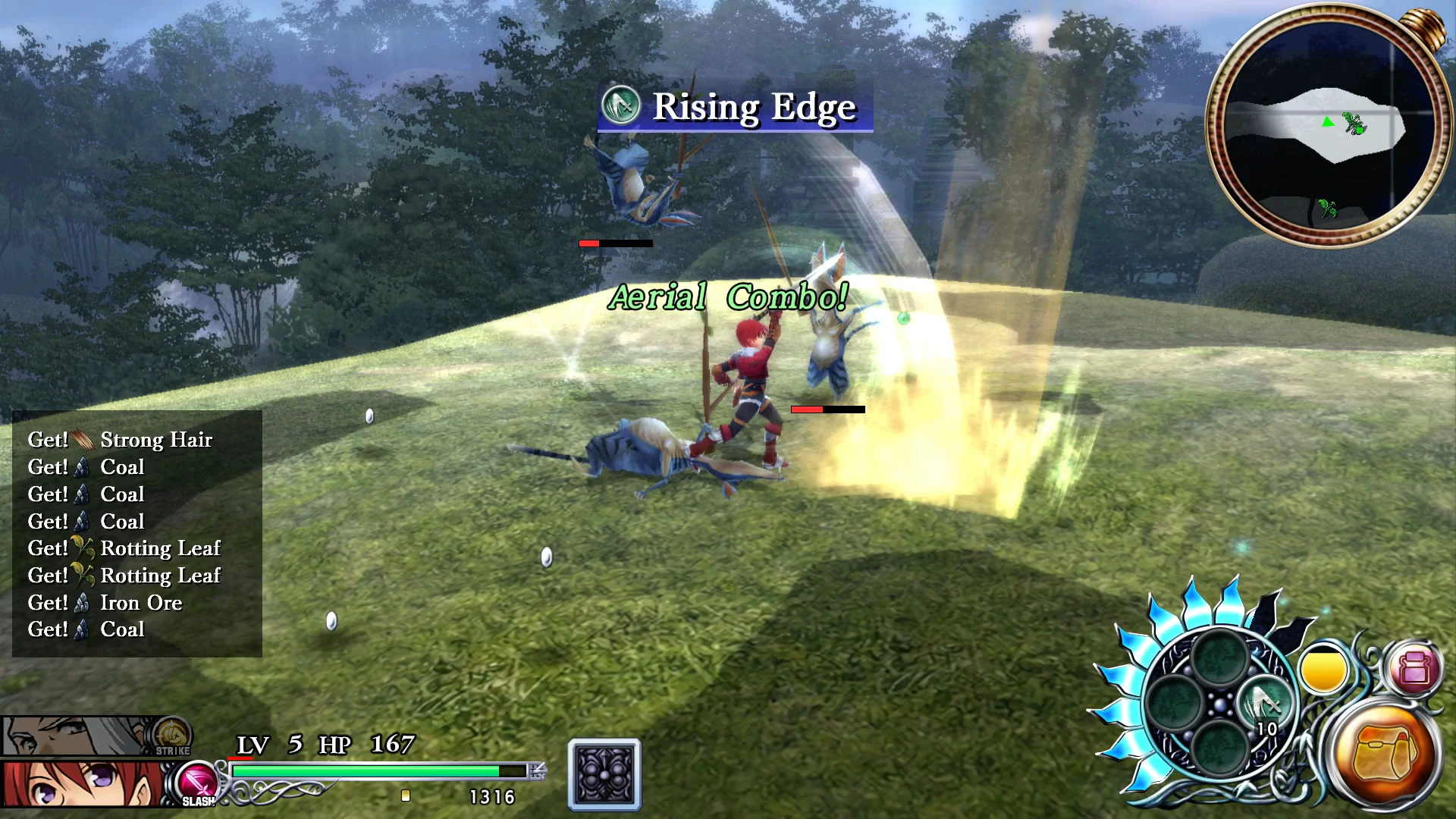Click the Iron Ore loot entry
Viewport: 1456px width, 819px height.
pos(105,603)
